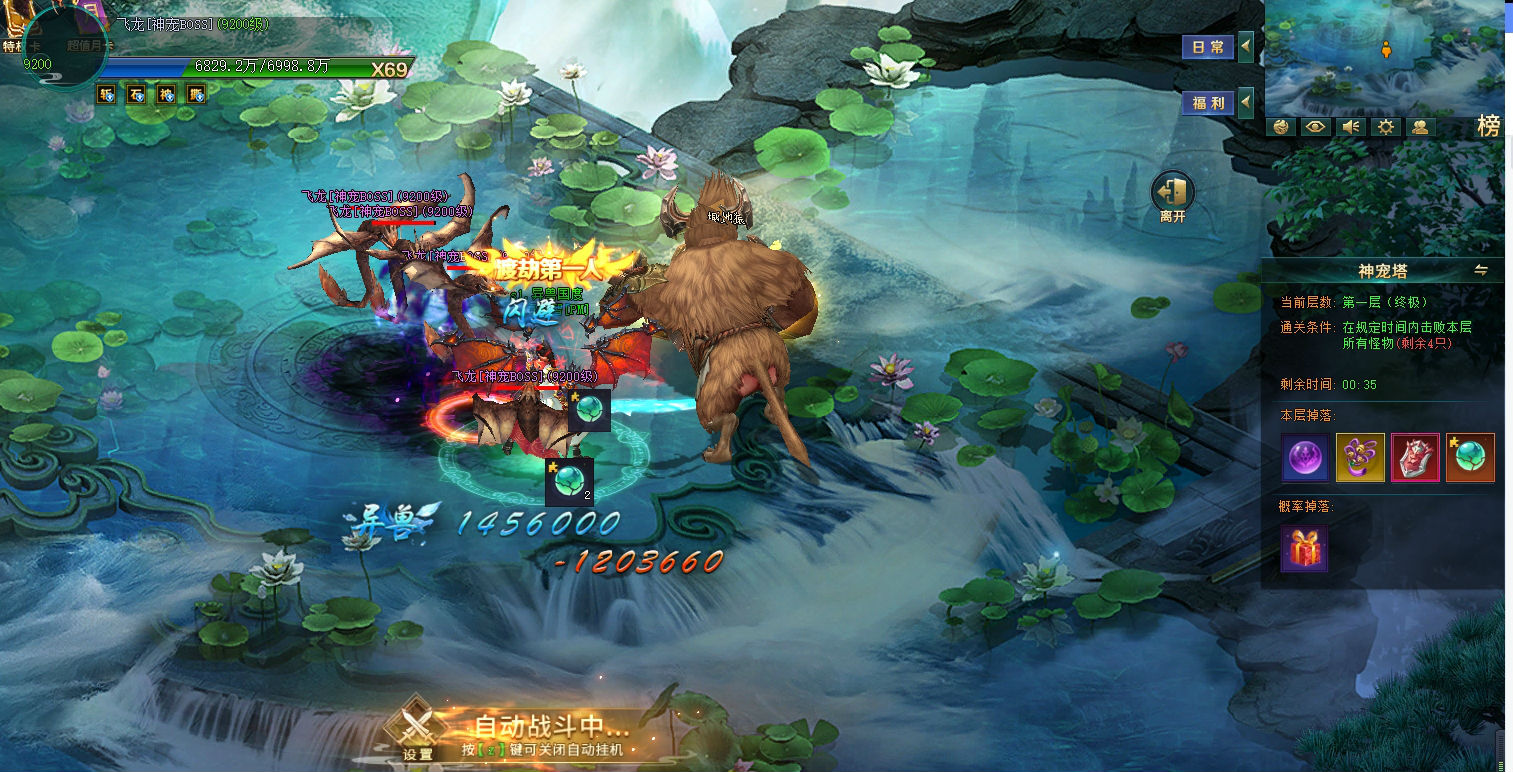The image size is (1513, 772).
Task: Open 设置 auto-battle settings
Action: [x=418, y=735]
